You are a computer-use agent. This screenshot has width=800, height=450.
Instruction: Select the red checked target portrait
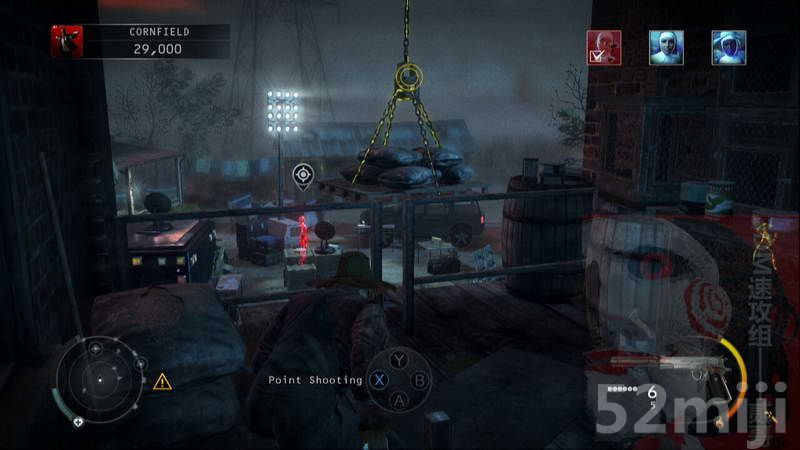[x=604, y=47]
